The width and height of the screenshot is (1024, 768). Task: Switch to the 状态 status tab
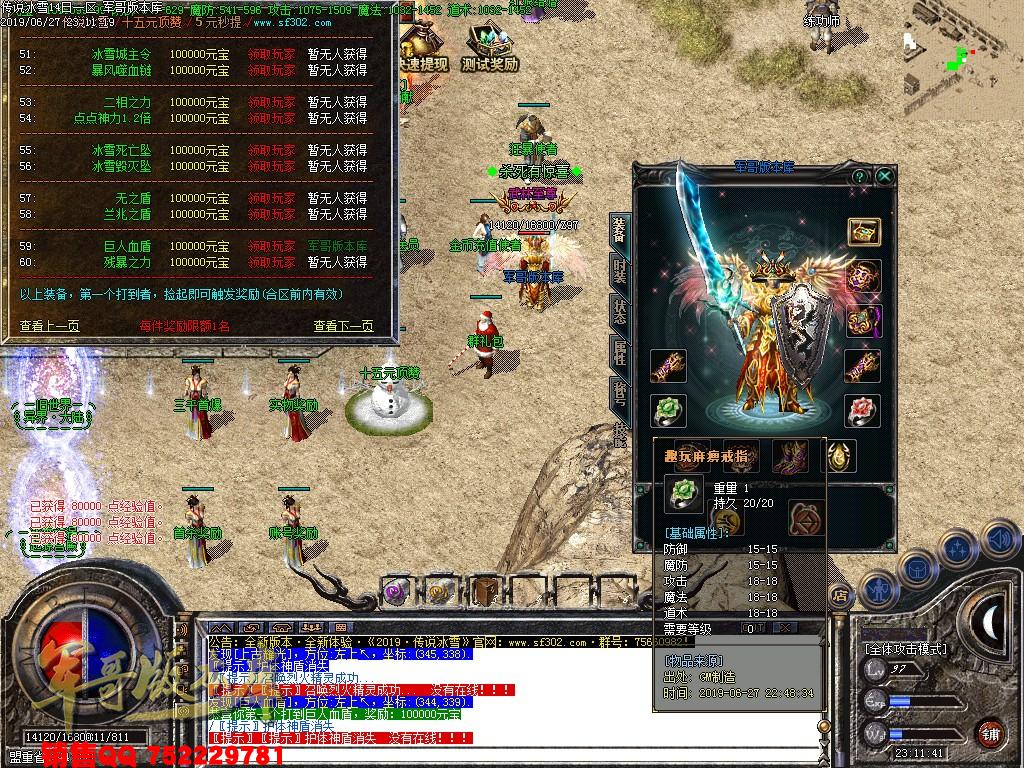tap(620, 311)
